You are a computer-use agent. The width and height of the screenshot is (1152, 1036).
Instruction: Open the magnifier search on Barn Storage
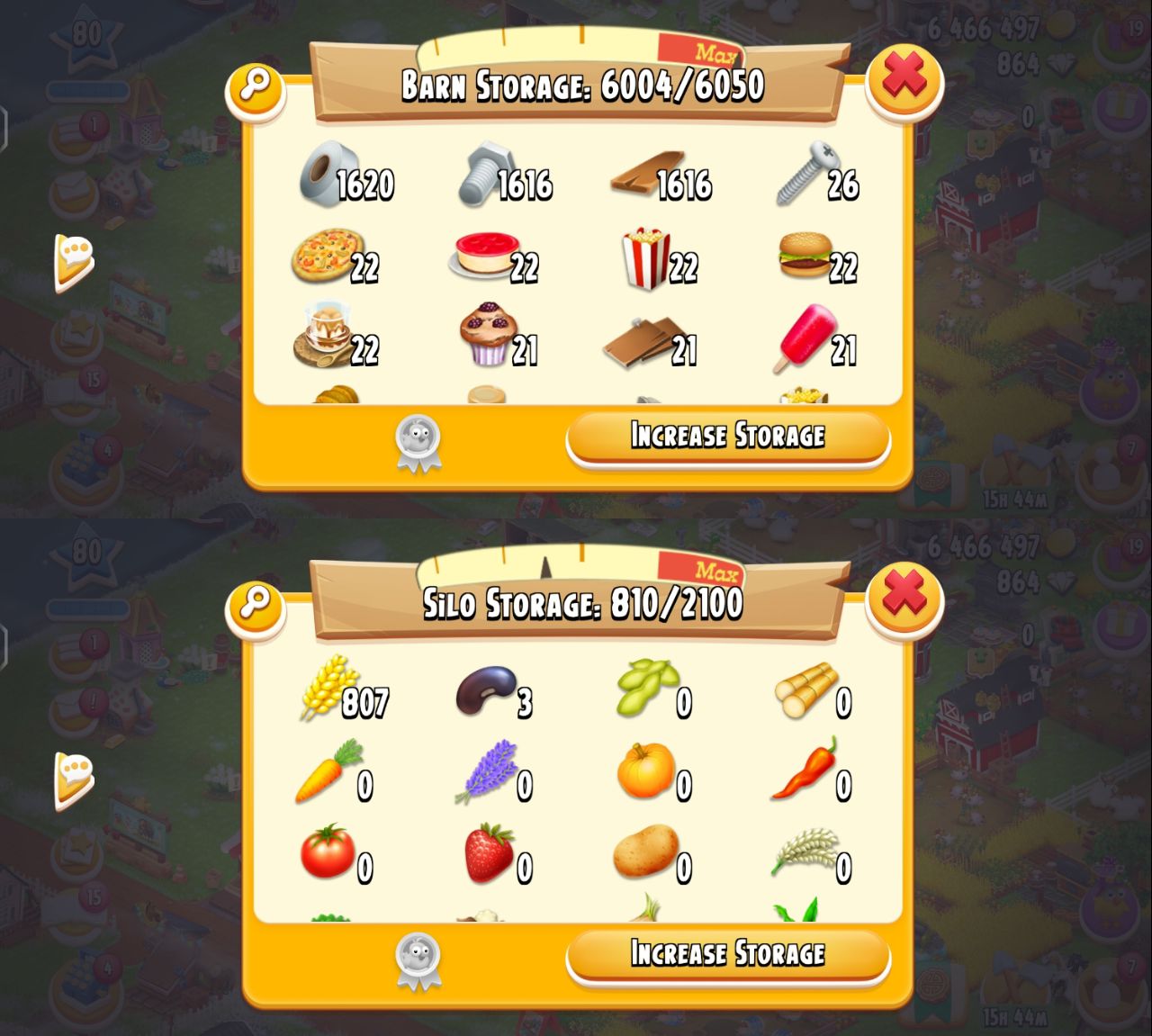pos(256,87)
